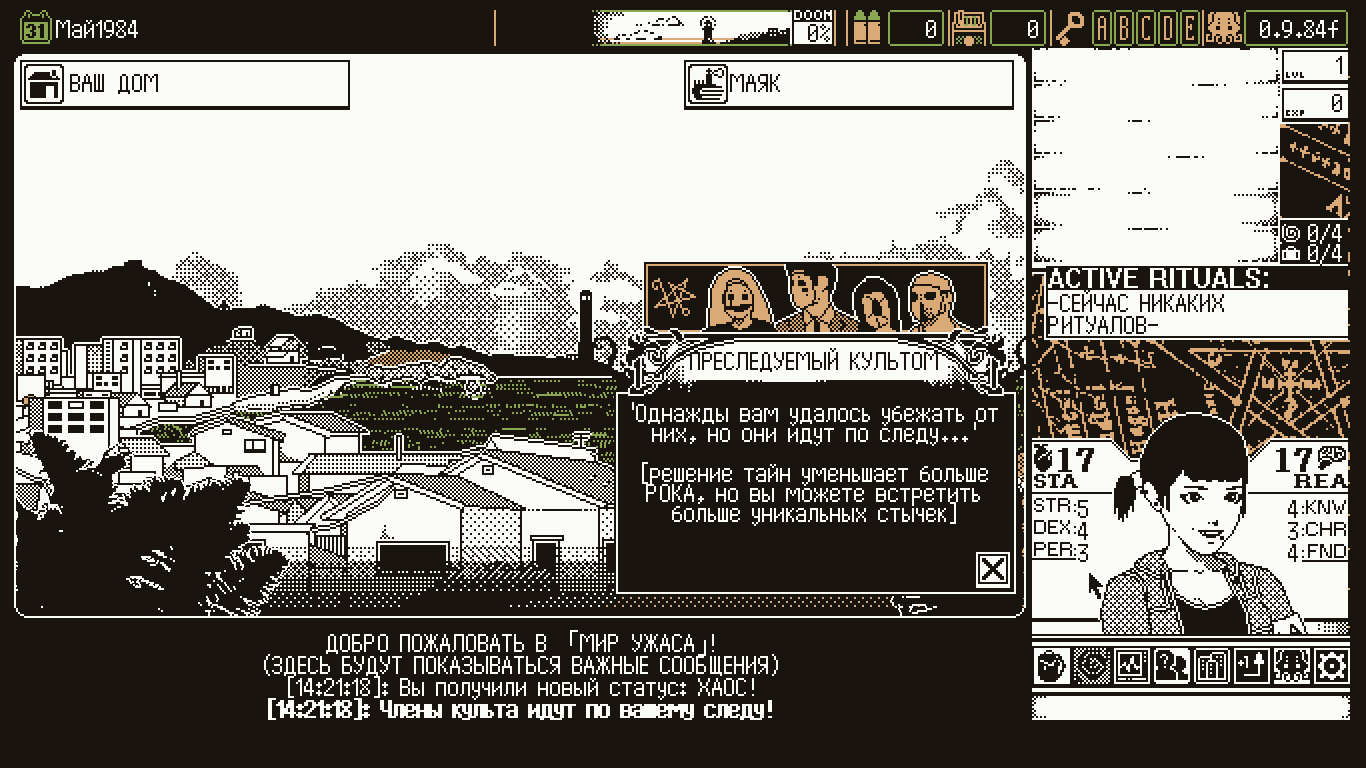Select mystery key slot A
This screenshot has height=768, width=1366.
tap(1103, 28)
